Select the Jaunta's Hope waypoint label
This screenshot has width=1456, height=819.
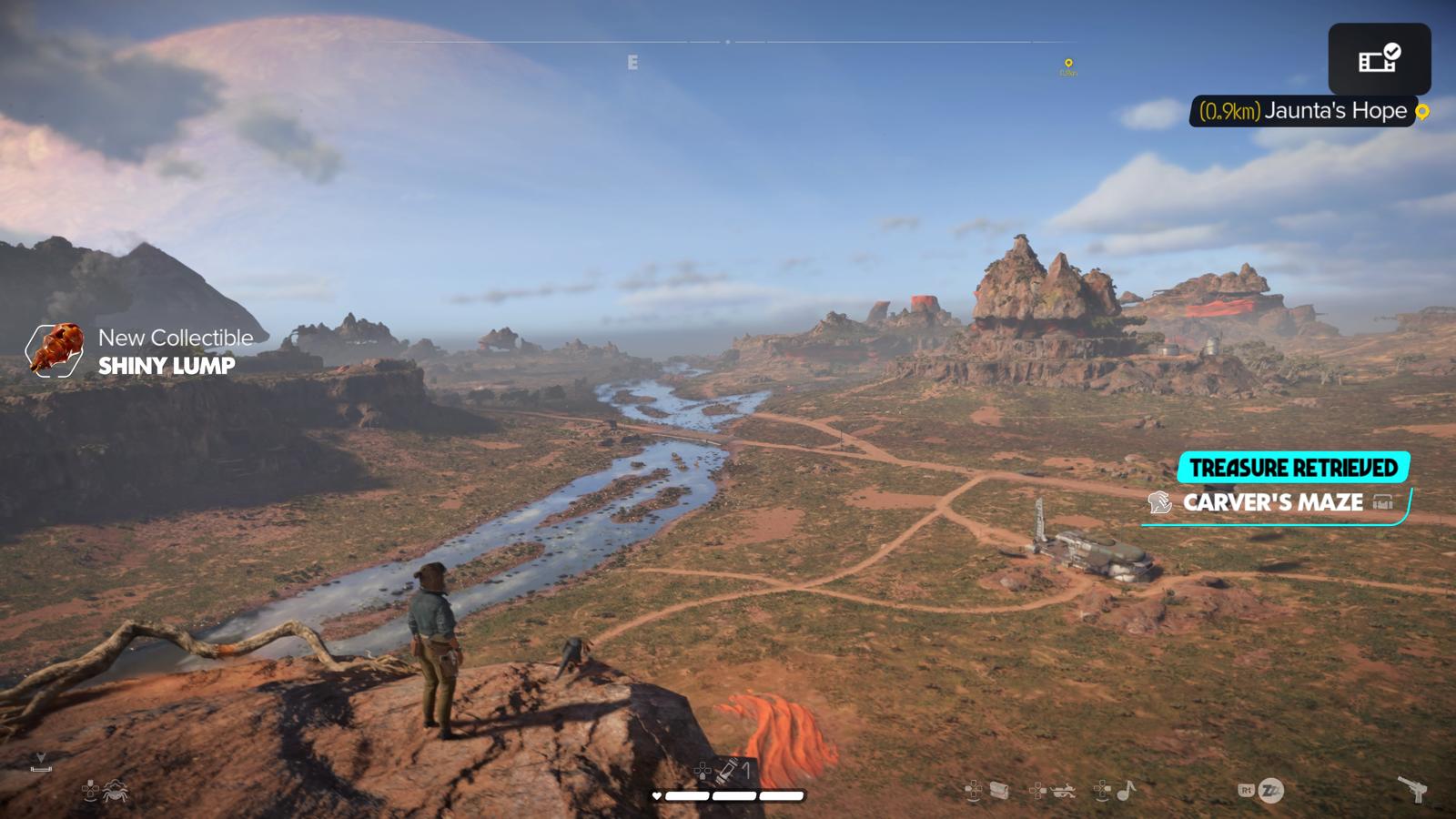[x=1303, y=111]
